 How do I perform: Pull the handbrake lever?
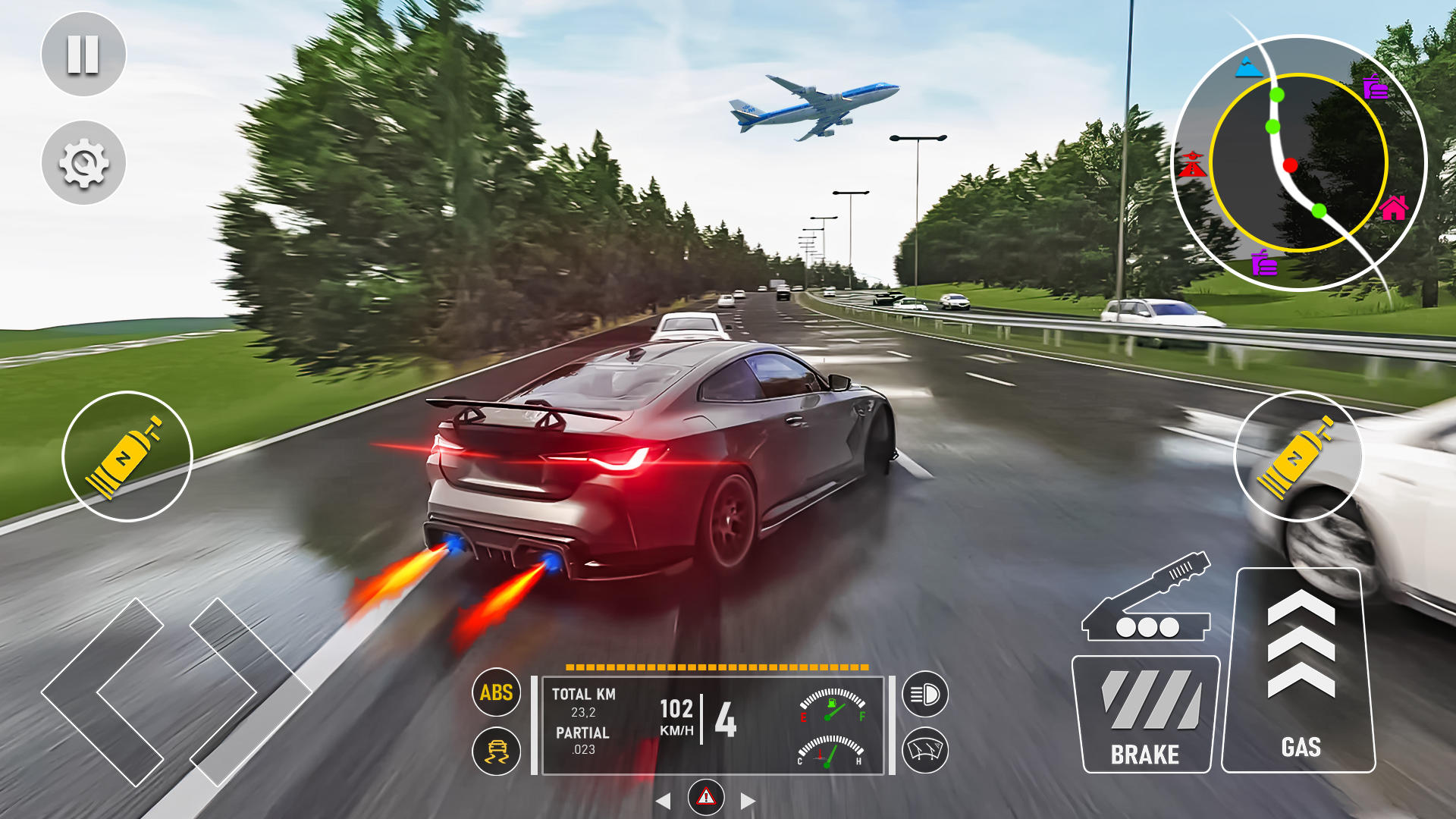(x=1147, y=599)
